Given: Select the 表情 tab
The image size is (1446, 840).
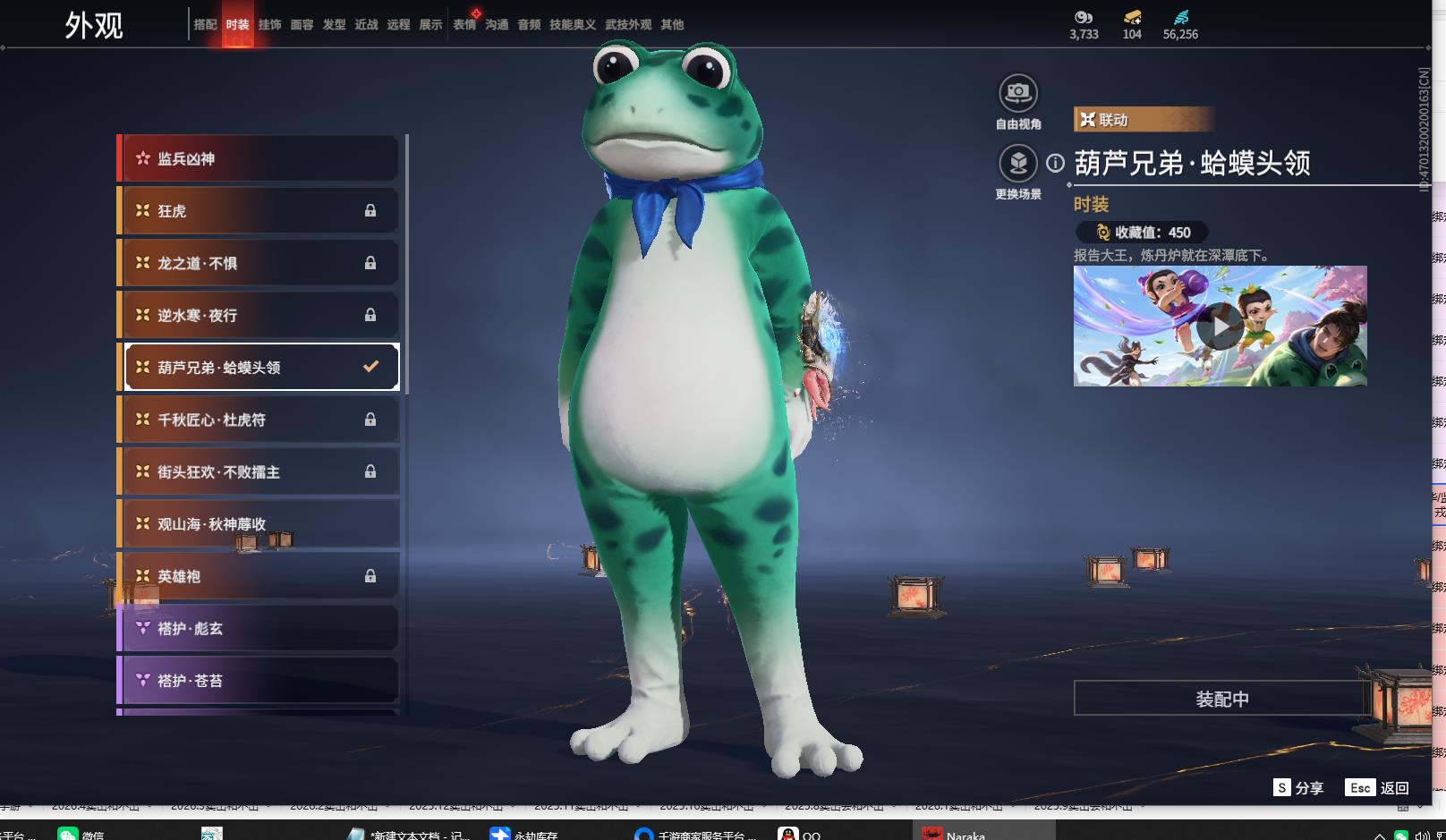Looking at the screenshot, I should (464, 25).
